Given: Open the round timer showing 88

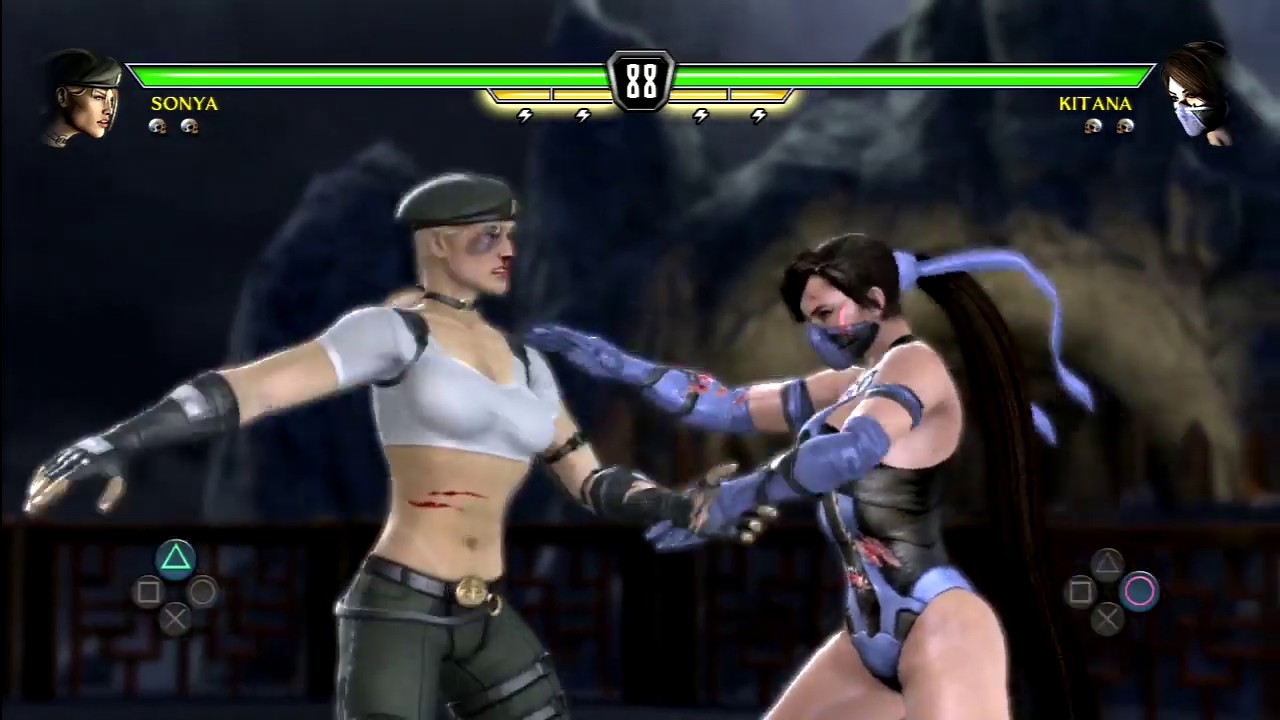Looking at the screenshot, I should click(640, 80).
